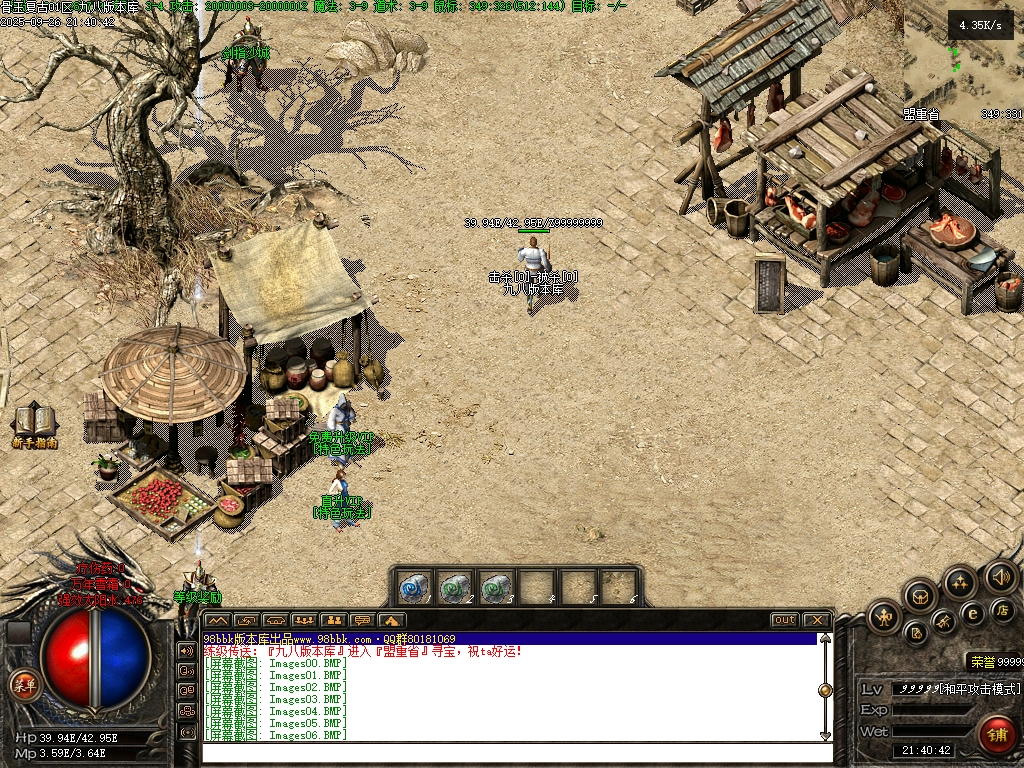Open the skills button with three stars
Viewport: 1024px width, 768px height.
960,582
